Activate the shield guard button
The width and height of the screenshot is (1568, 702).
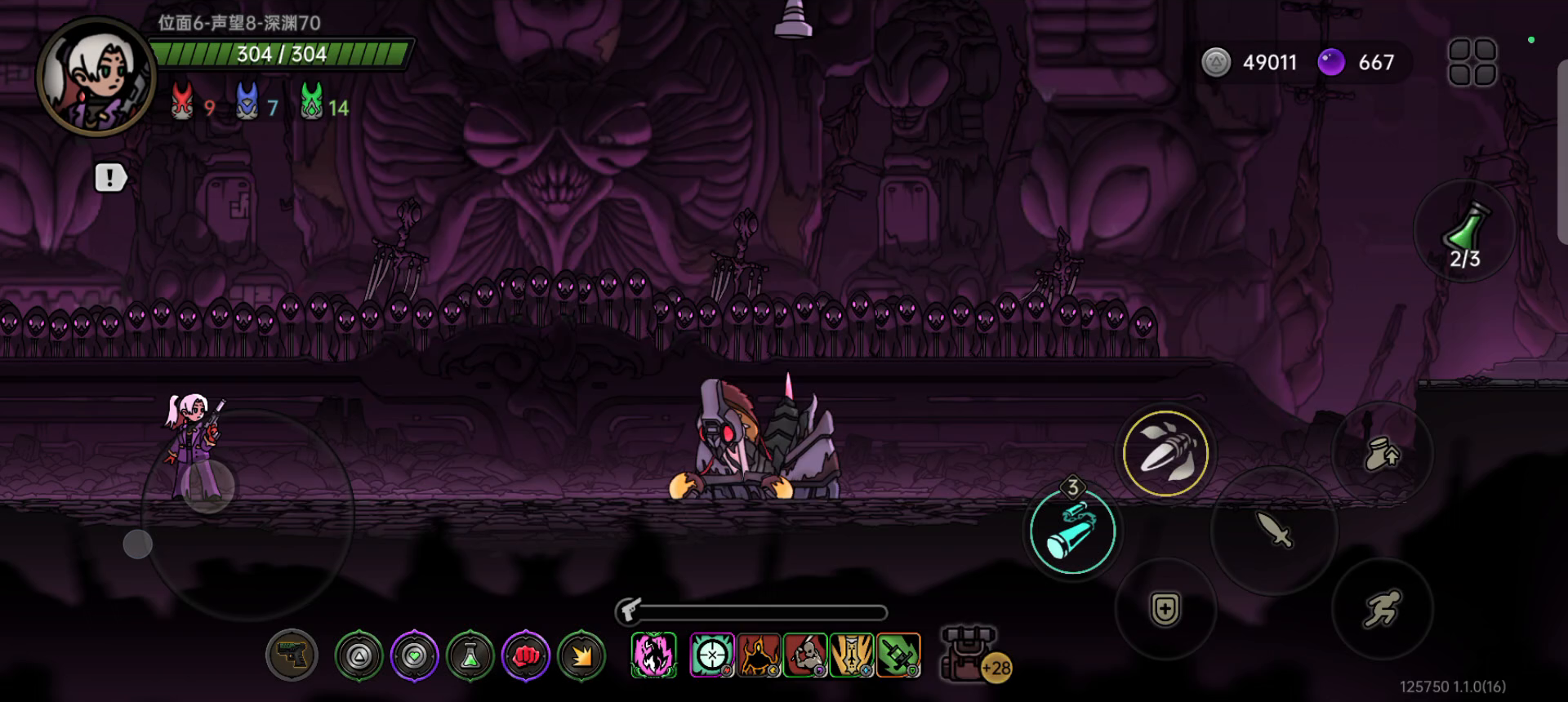pyautogui.click(x=1165, y=609)
